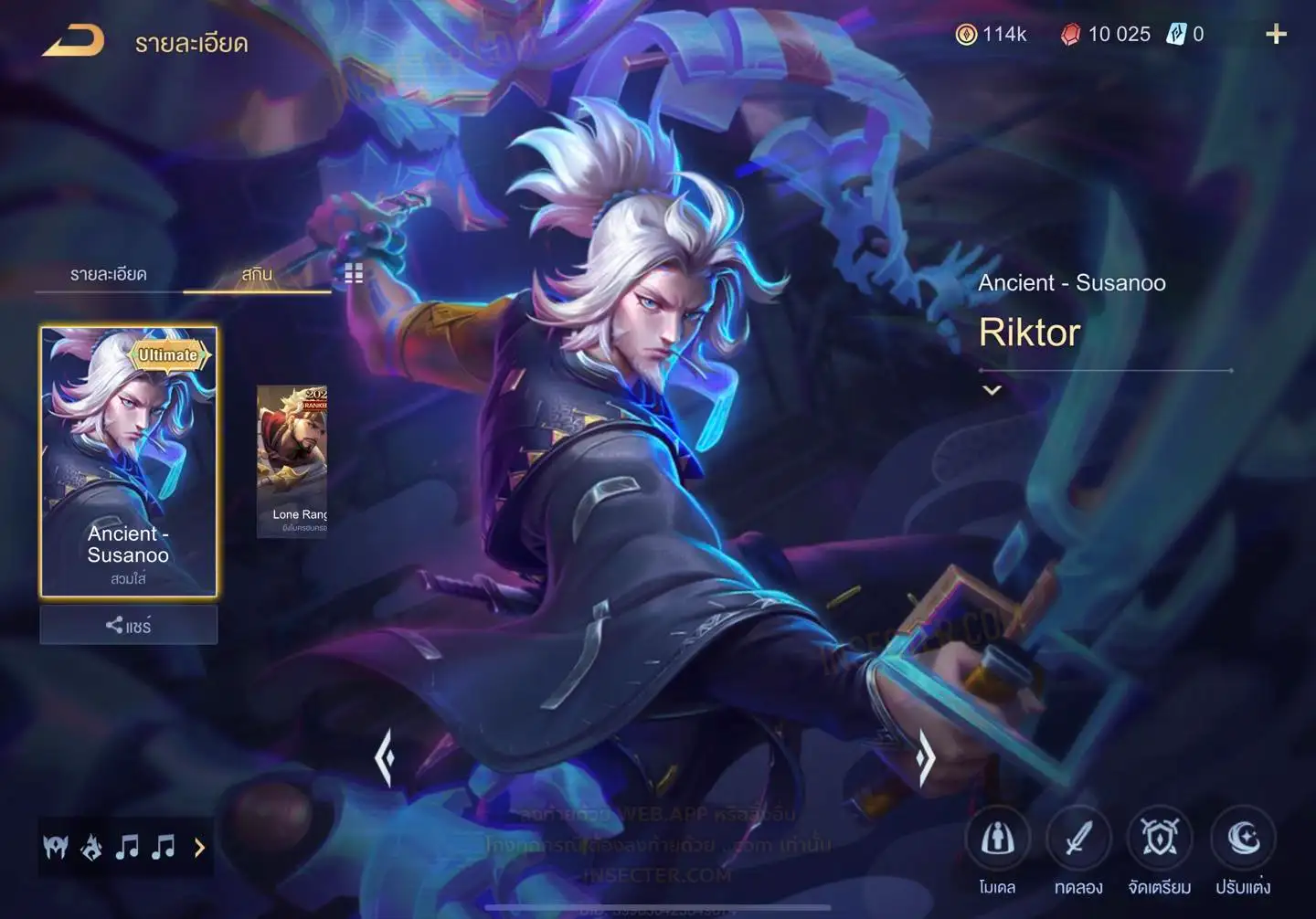Expand the Riktor details chevron
Viewport: 1316px width, 919px height.
point(992,390)
